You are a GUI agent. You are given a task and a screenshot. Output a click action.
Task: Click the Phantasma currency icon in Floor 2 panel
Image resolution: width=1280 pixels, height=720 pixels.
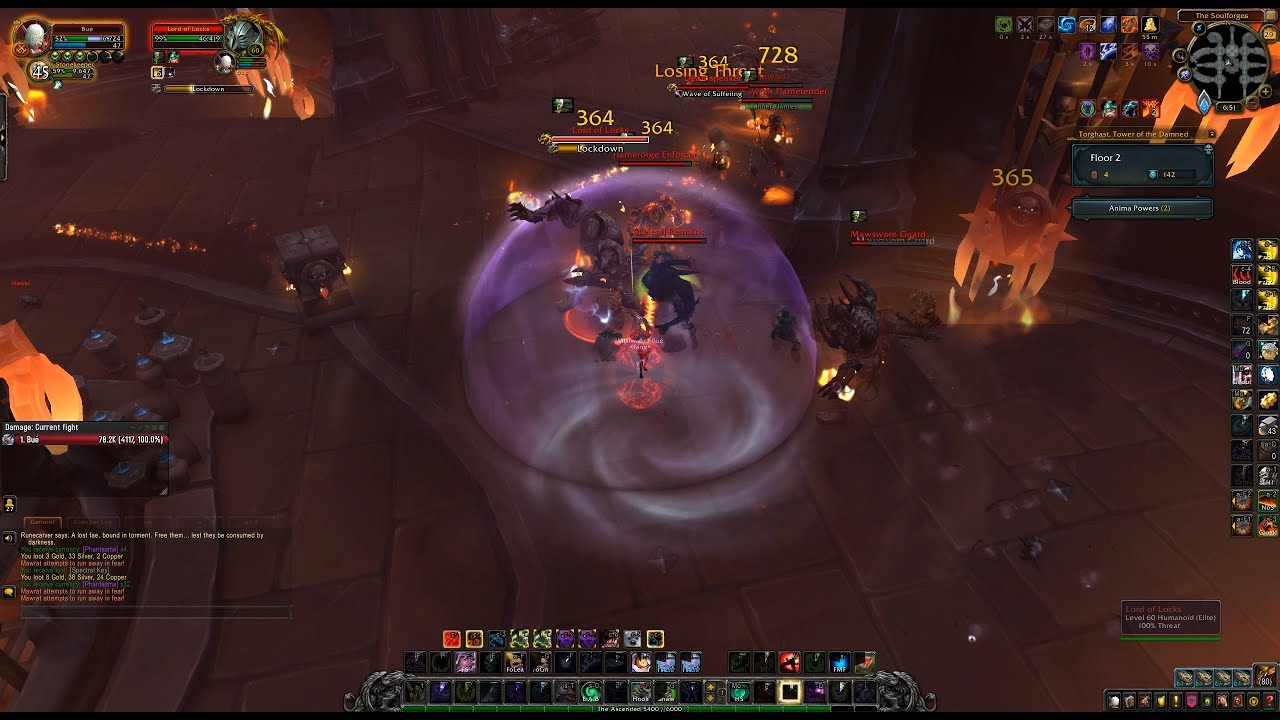1152,175
